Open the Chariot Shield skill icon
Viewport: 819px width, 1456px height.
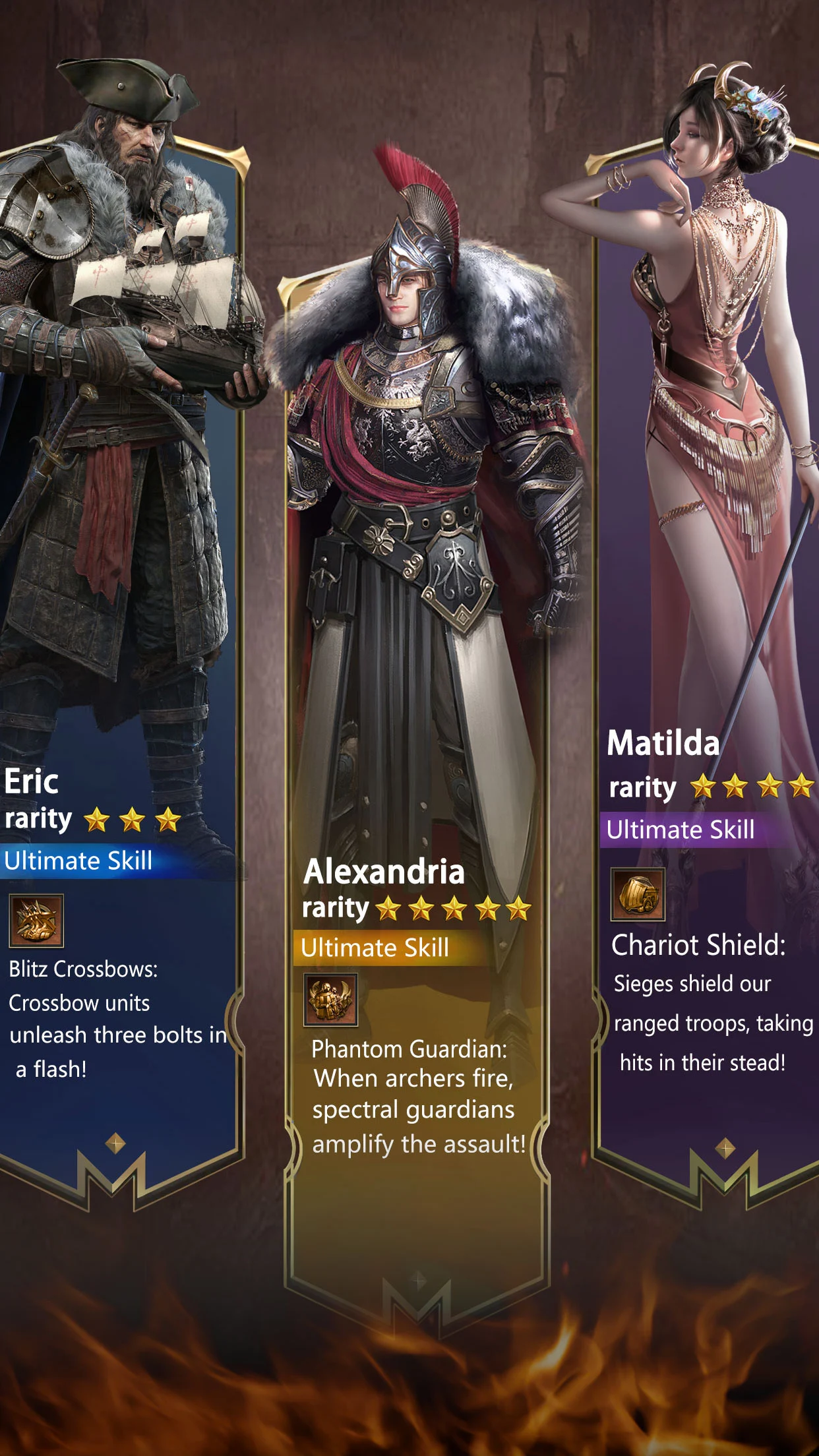click(x=638, y=894)
